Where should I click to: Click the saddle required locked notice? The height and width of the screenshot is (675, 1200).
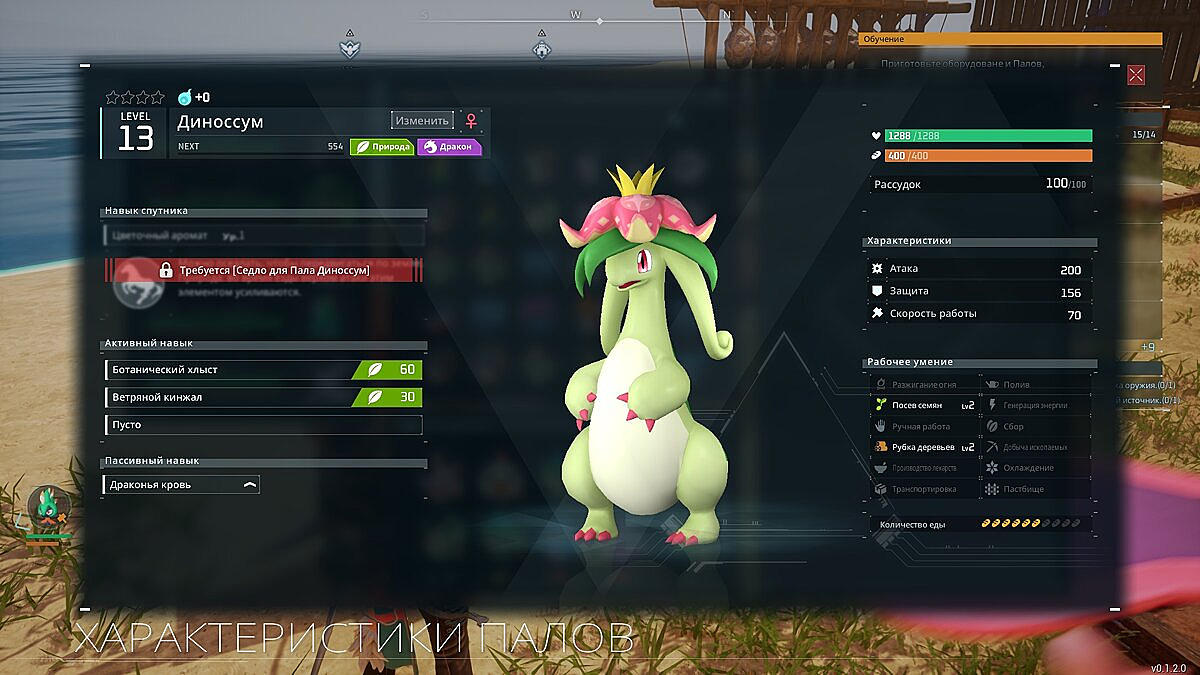coord(265,270)
